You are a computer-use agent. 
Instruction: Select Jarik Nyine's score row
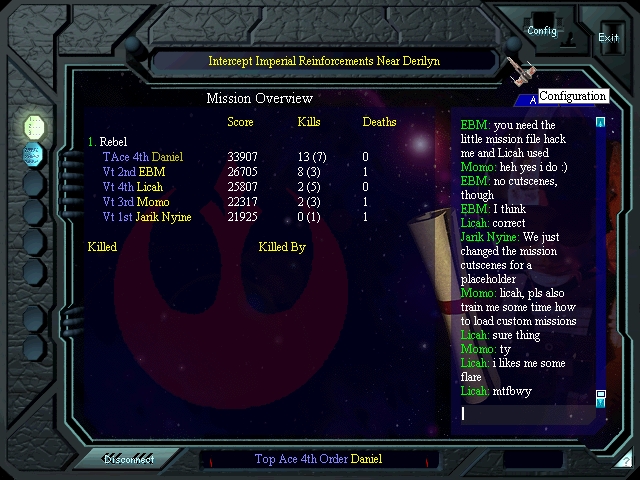point(145,217)
